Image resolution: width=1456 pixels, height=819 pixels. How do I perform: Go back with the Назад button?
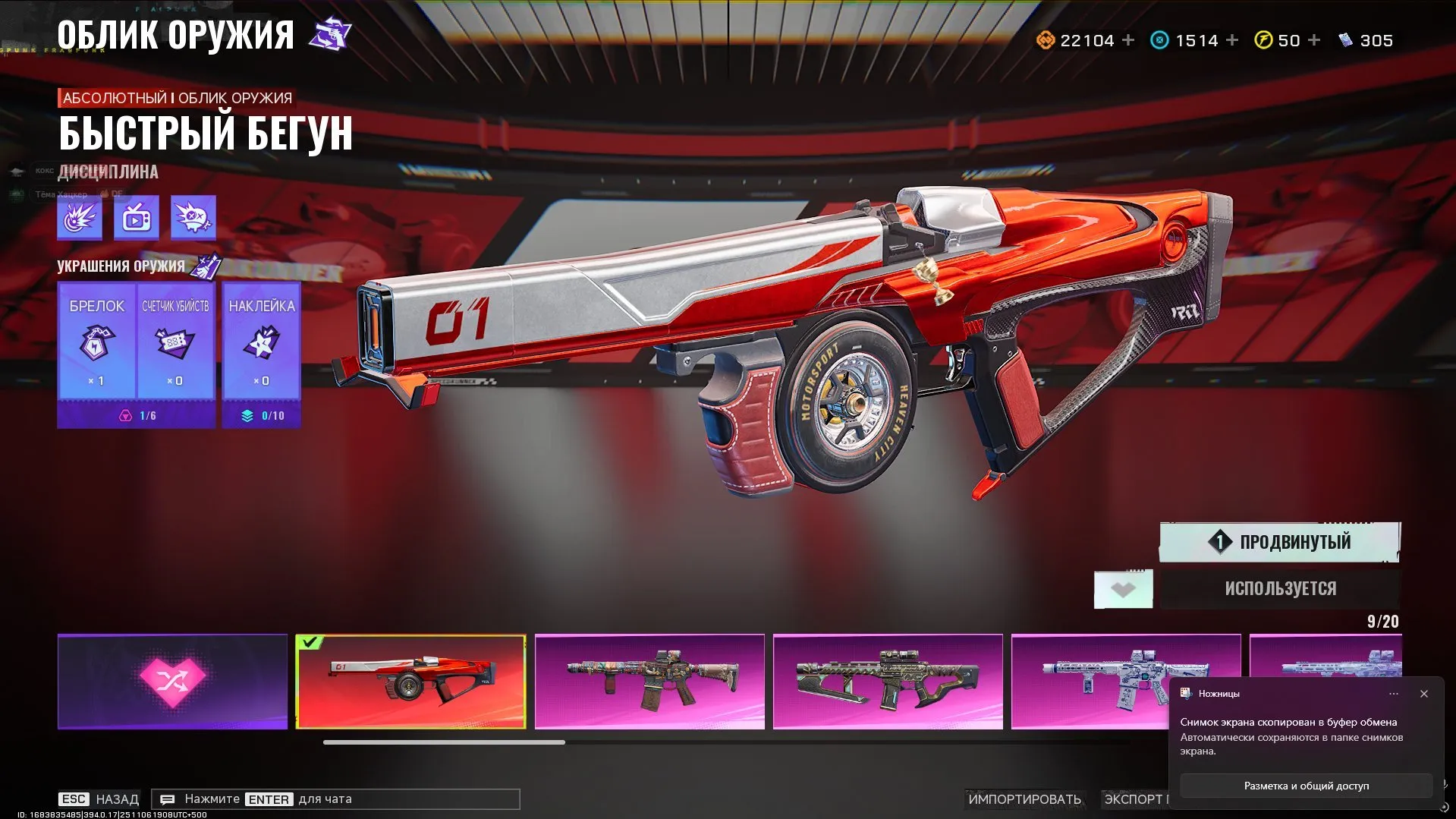[x=99, y=799]
